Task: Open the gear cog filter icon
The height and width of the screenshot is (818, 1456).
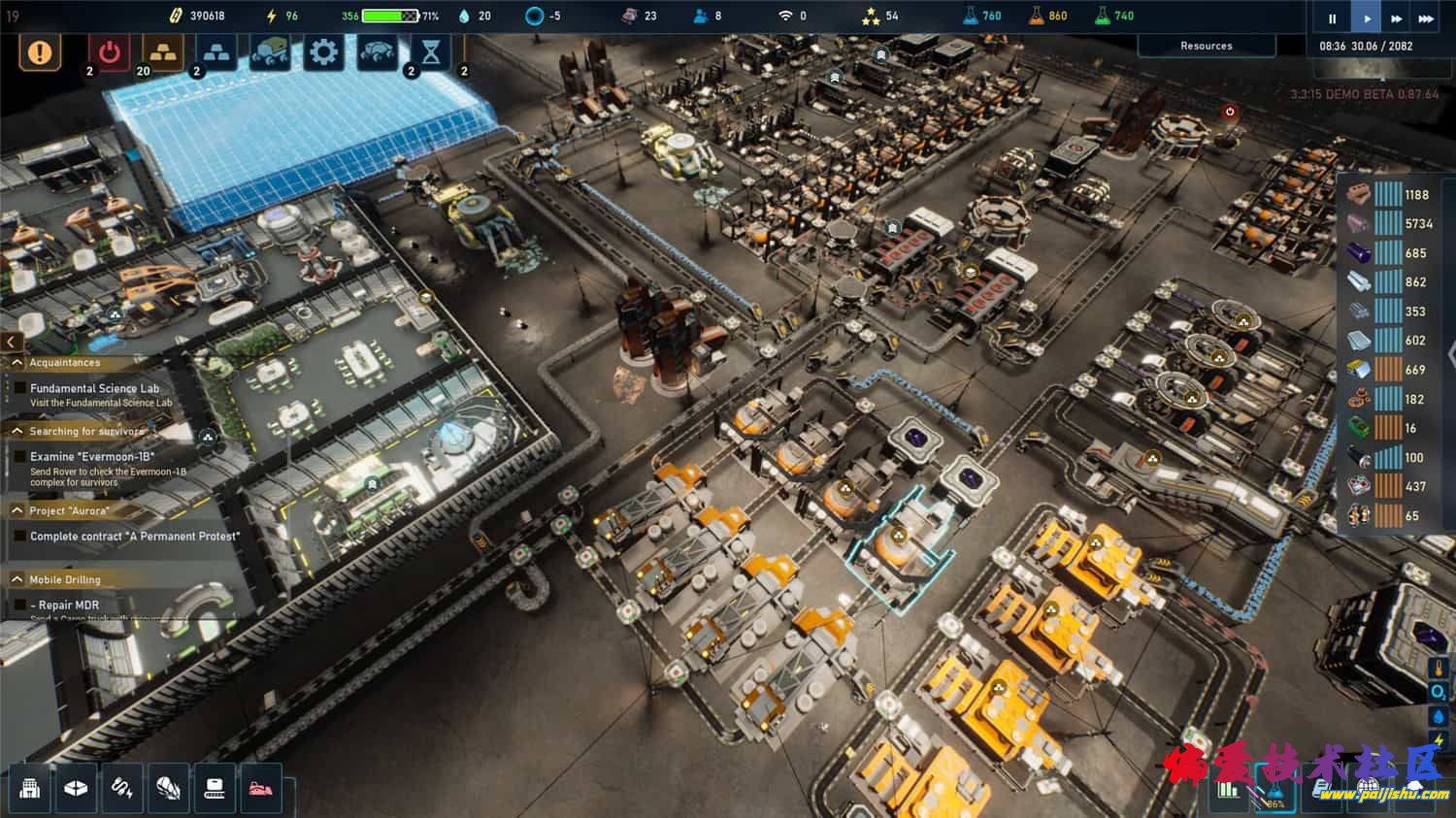Action: point(323,51)
